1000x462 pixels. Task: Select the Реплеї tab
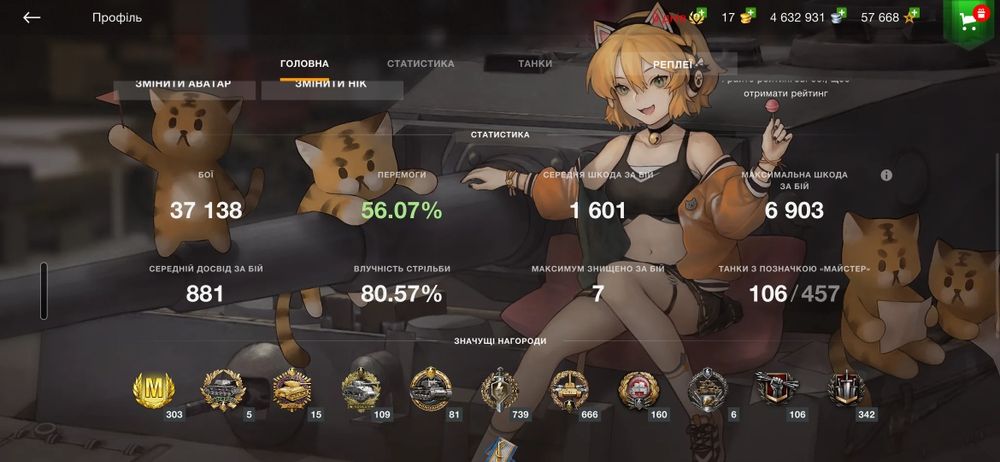click(673, 64)
